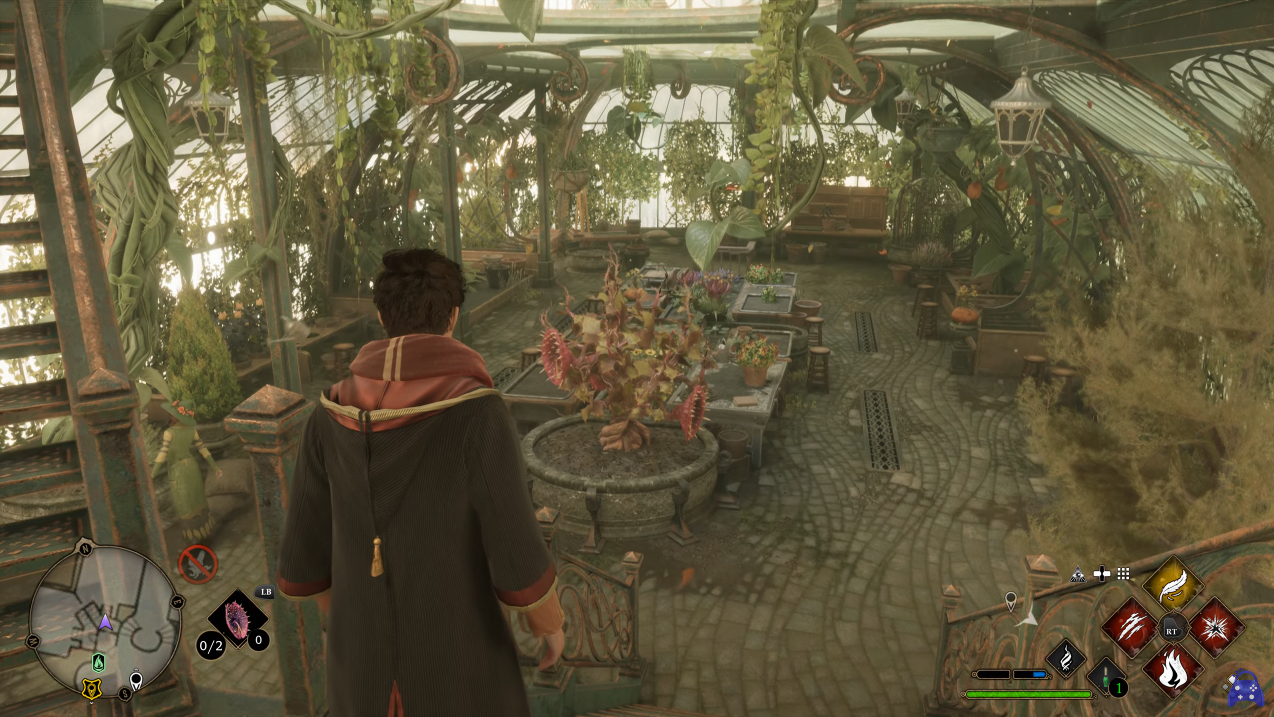Select the green Floo Flame marker on minimap

tap(98, 662)
